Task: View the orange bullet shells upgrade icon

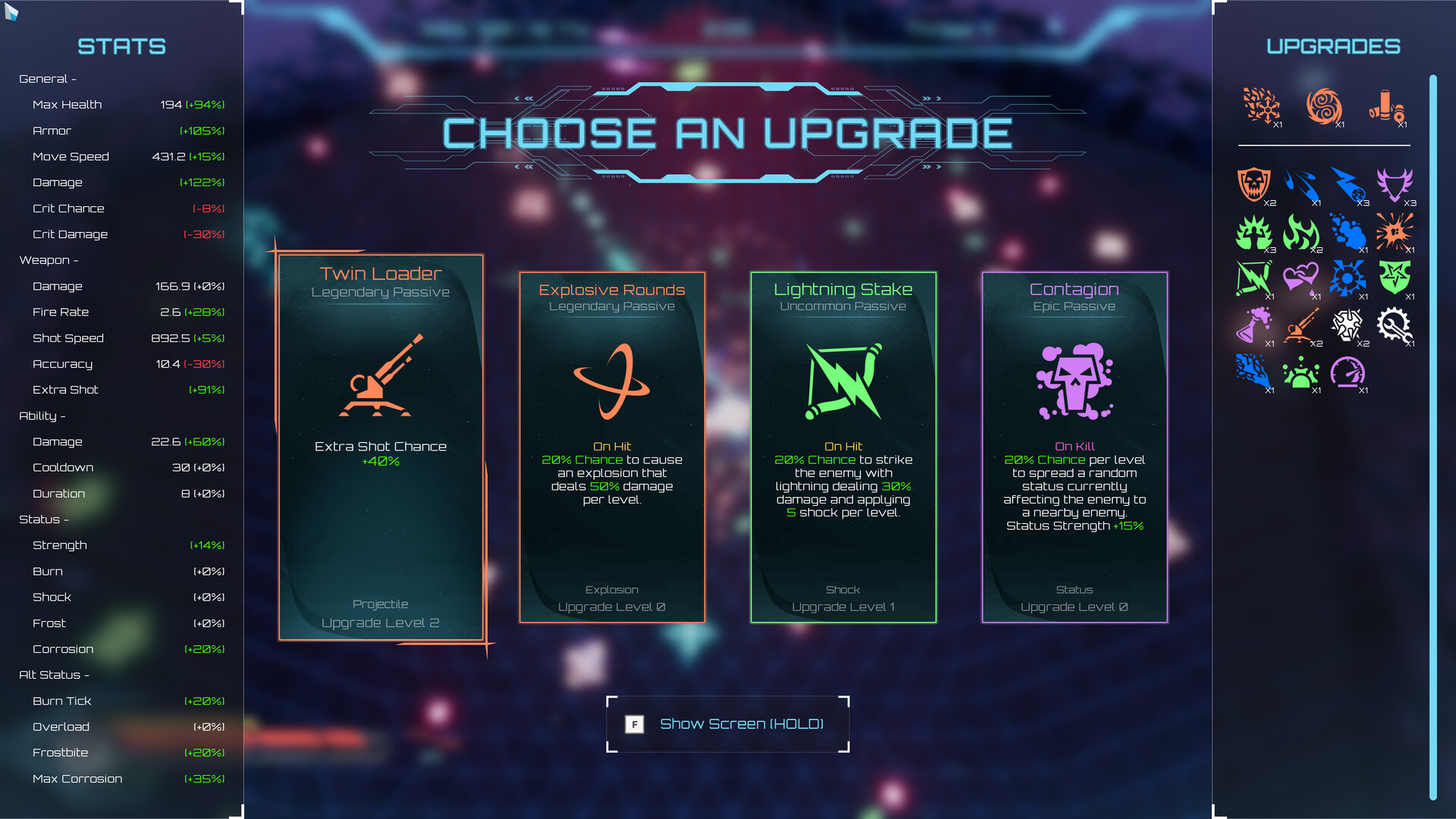Action: 1386,106
